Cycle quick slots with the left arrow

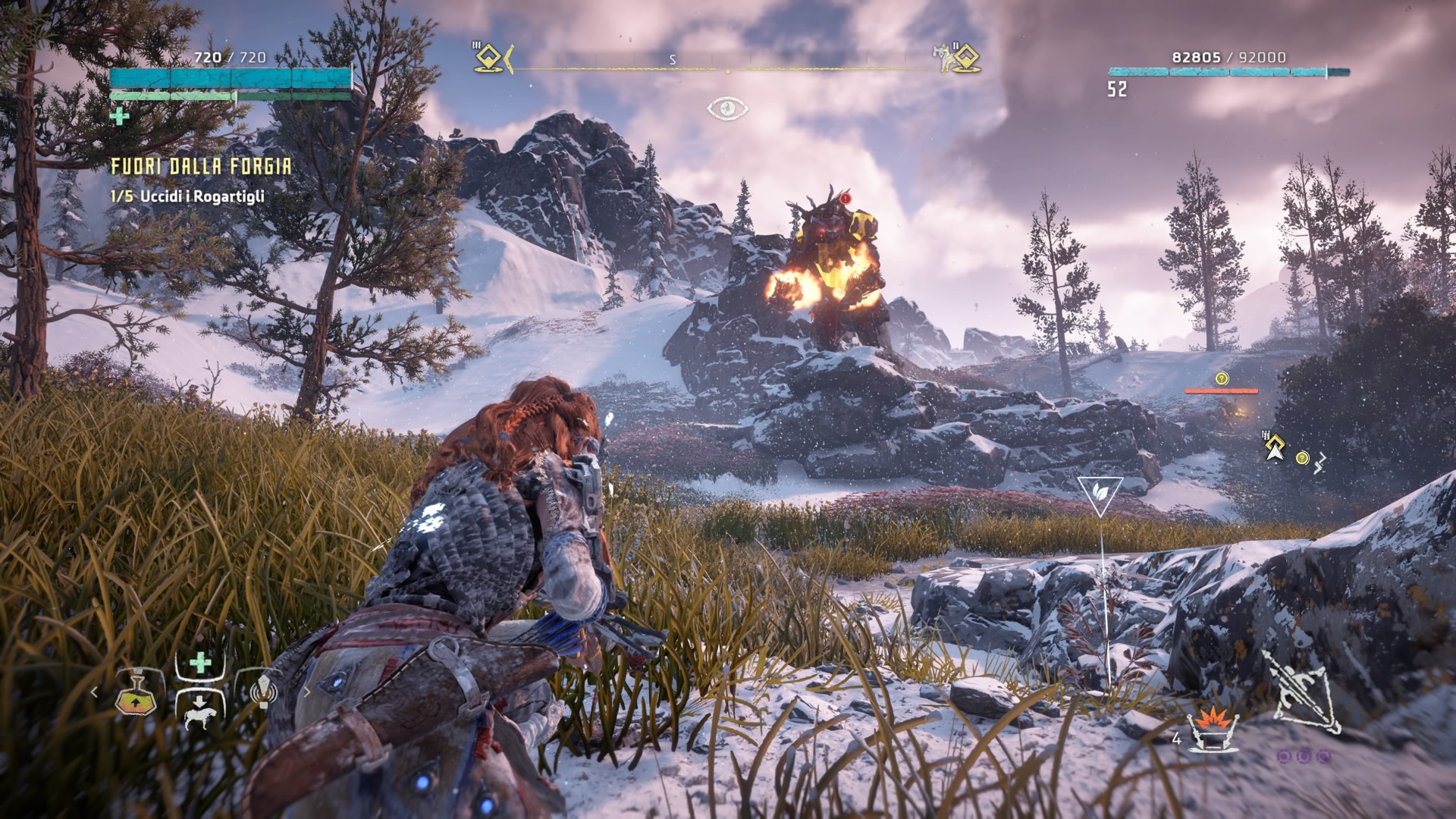[94, 692]
